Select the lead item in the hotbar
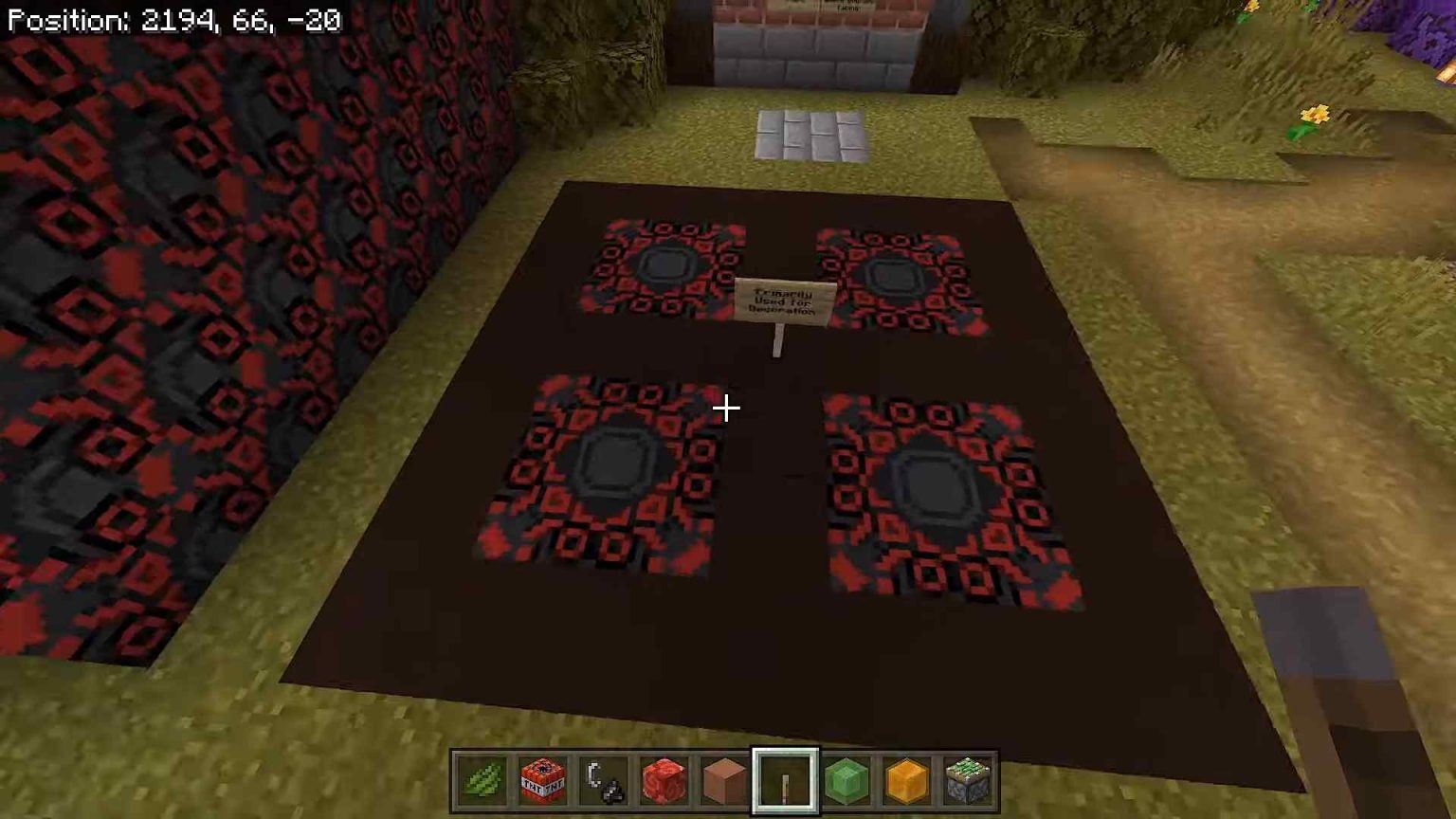This screenshot has height=819, width=1456. pos(602,779)
